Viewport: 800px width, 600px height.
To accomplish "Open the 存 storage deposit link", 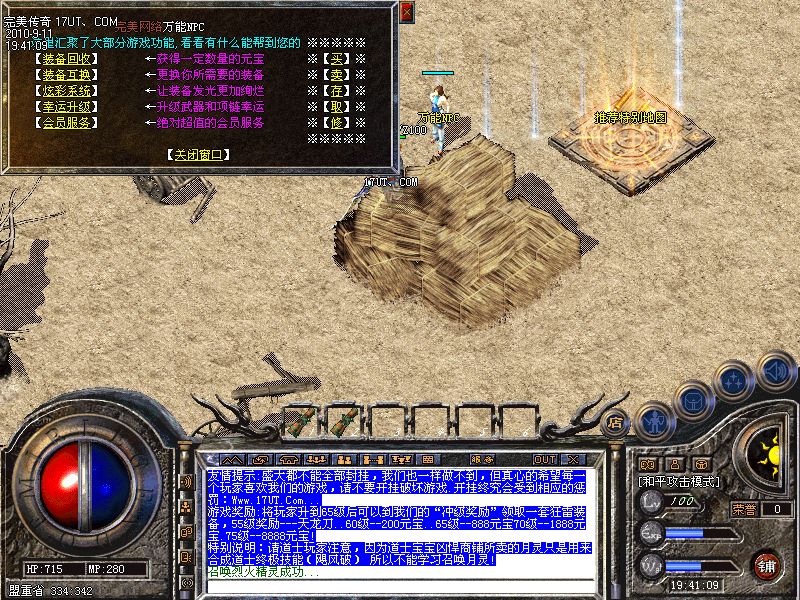I will pyautogui.click(x=337, y=90).
